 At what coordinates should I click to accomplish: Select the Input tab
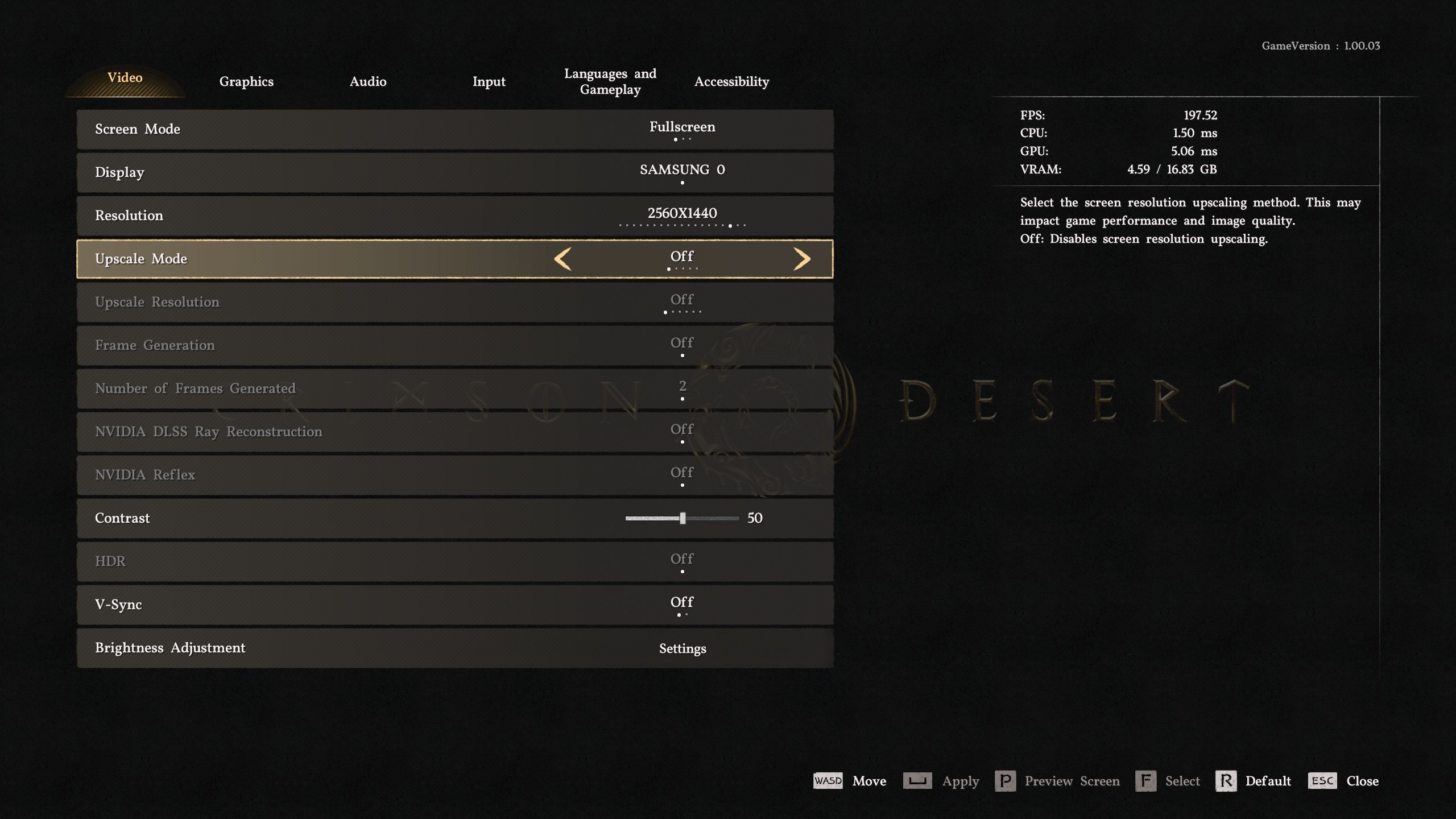point(489,81)
